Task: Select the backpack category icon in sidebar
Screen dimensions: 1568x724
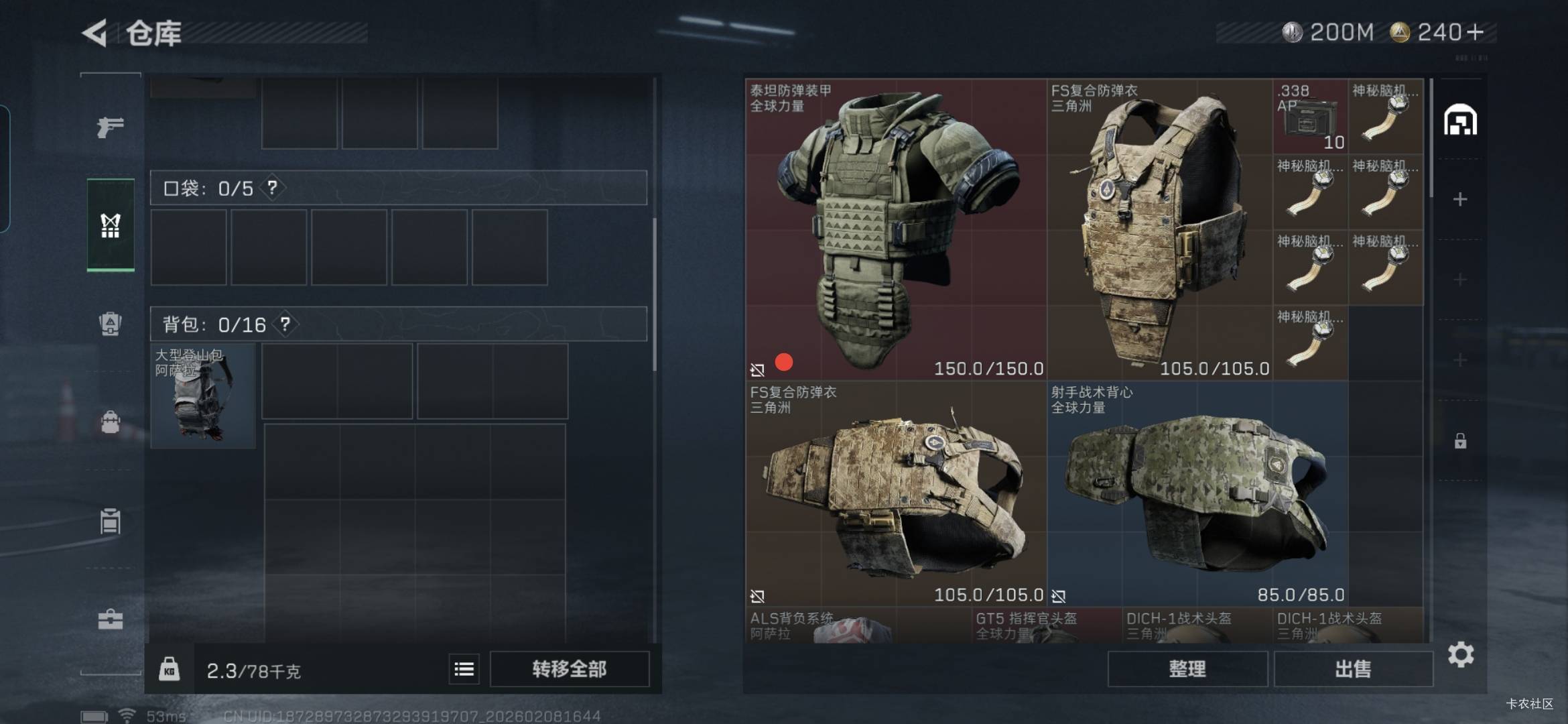Action: [111, 422]
